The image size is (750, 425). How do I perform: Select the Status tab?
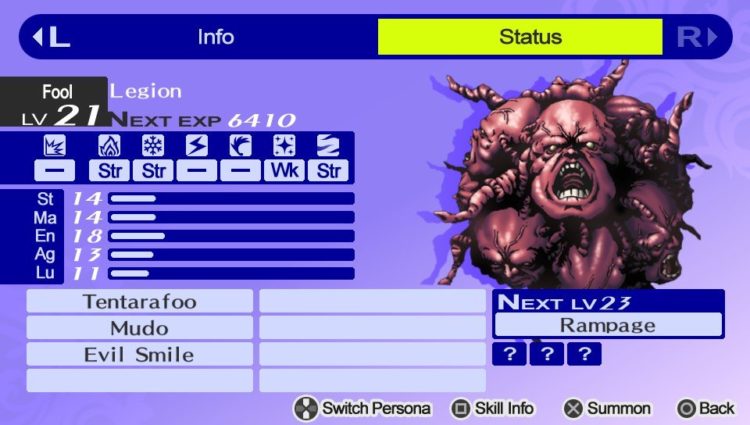520,38
